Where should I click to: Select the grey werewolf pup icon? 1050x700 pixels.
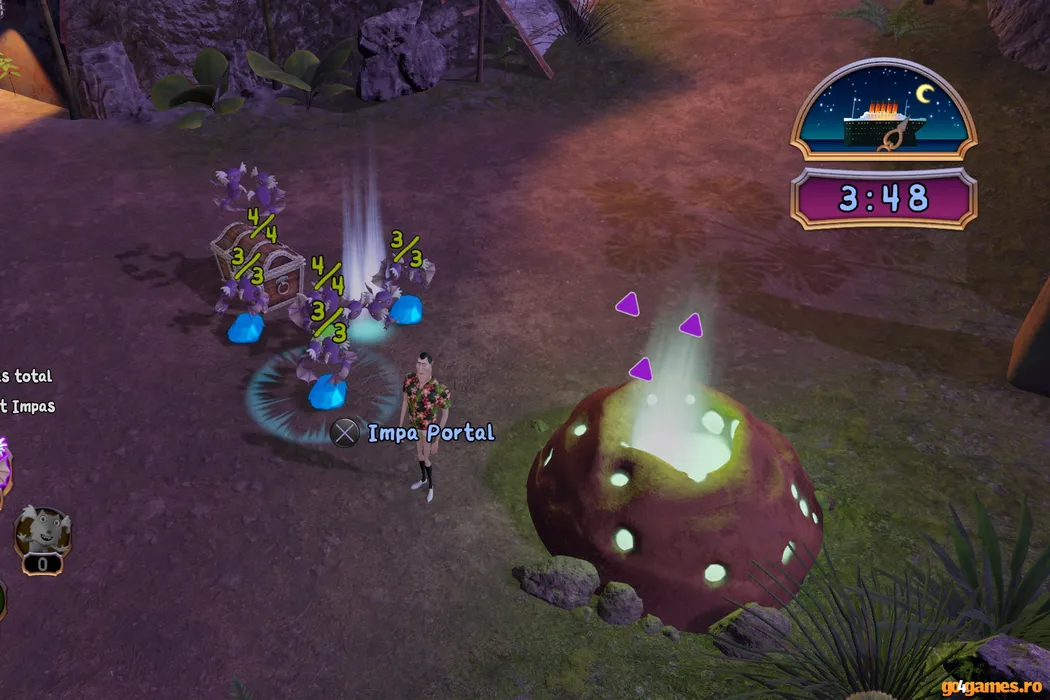click(x=41, y=532)
